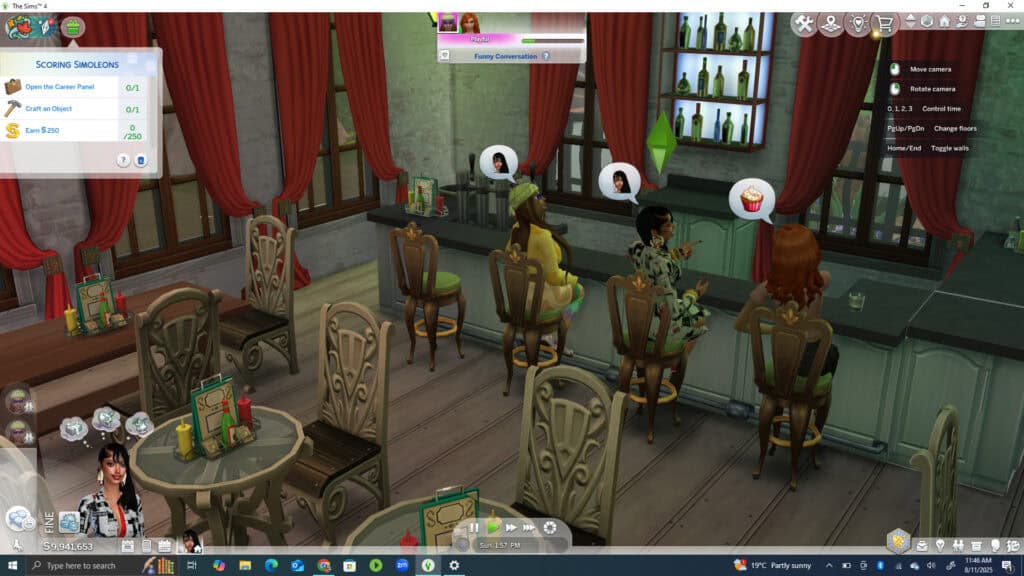This screenshot has width=1024, height=576.
Task: Activate ultra speed triple arrows
Action: click(529, 527)
